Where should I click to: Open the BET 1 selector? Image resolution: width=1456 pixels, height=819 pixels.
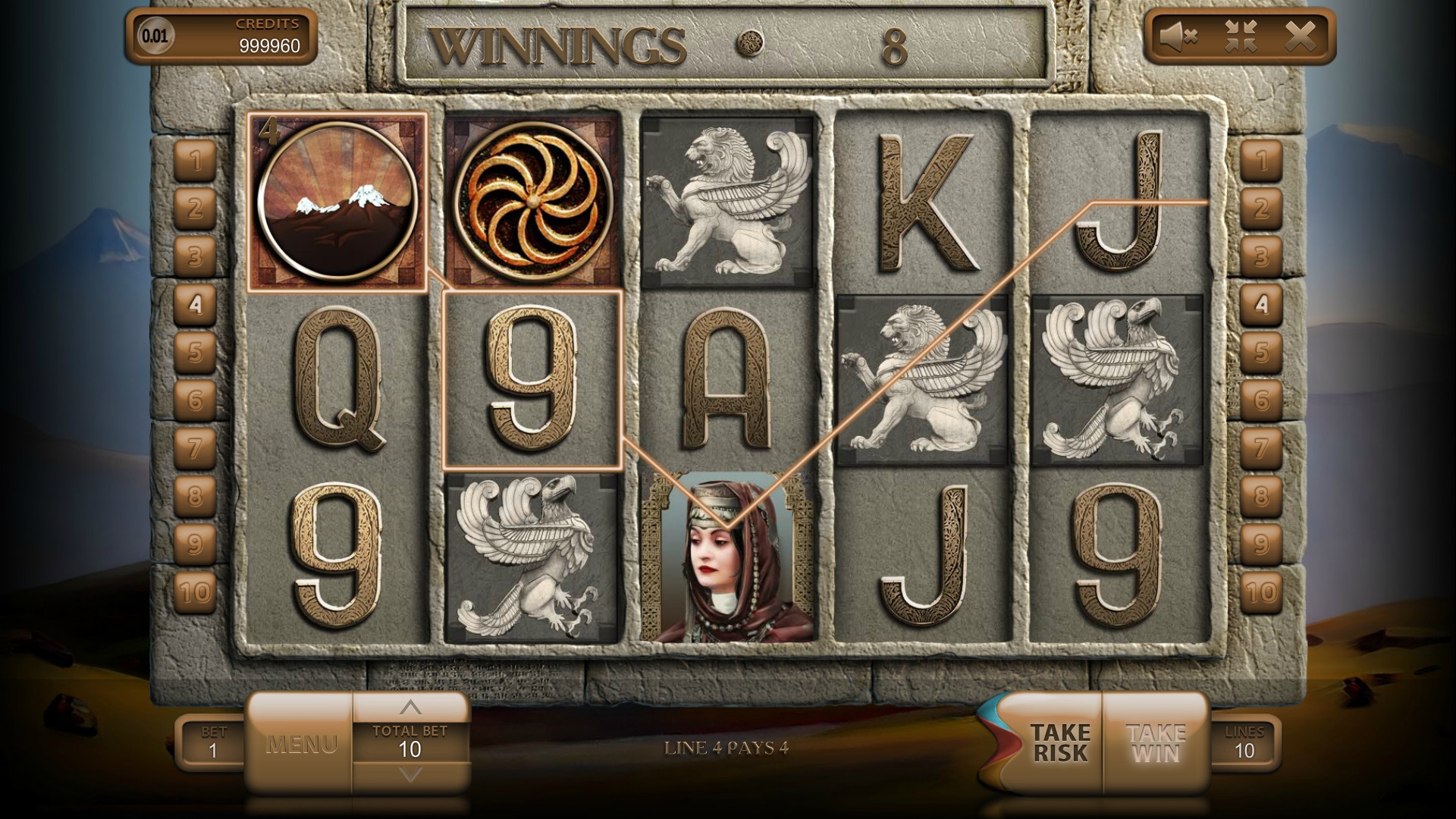pyautogui.click(x=213, y=742)
